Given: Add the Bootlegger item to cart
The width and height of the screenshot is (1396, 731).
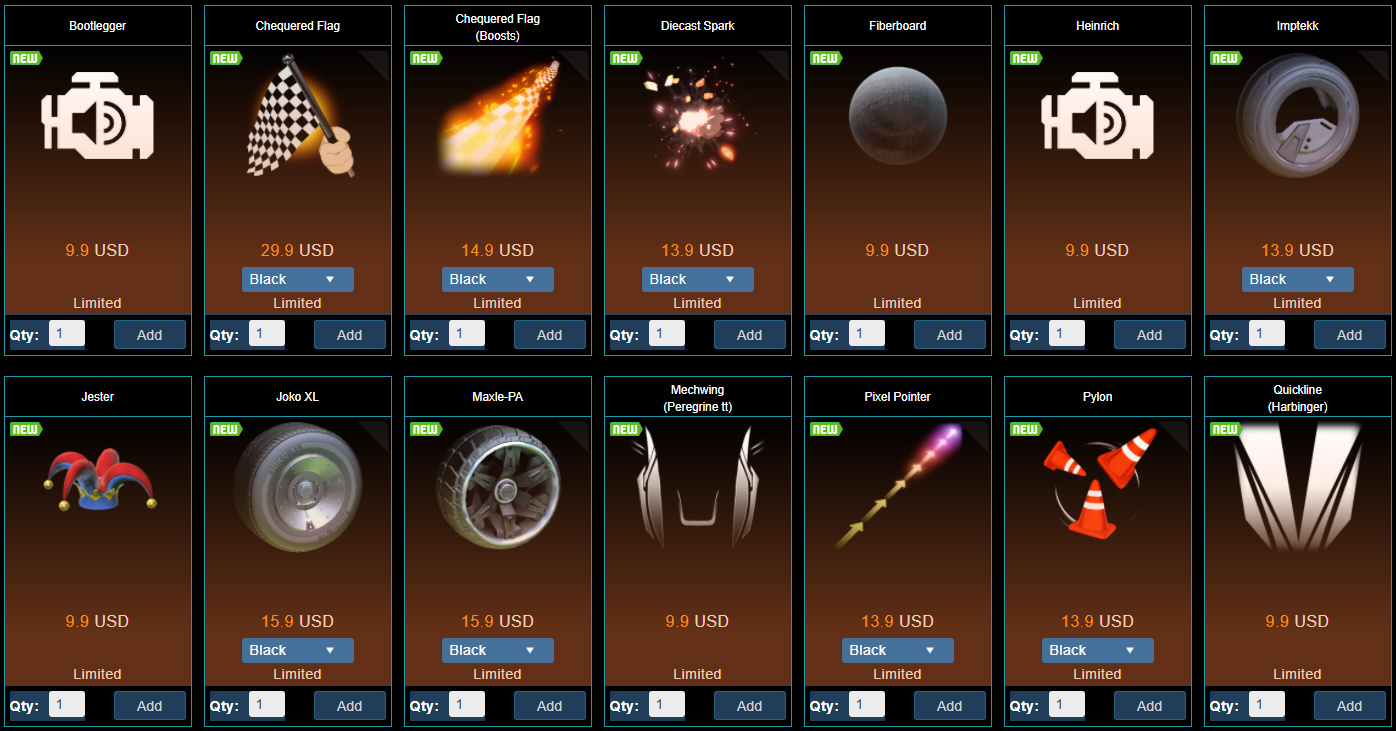Looking at the screenshot, I should (149, 335).
